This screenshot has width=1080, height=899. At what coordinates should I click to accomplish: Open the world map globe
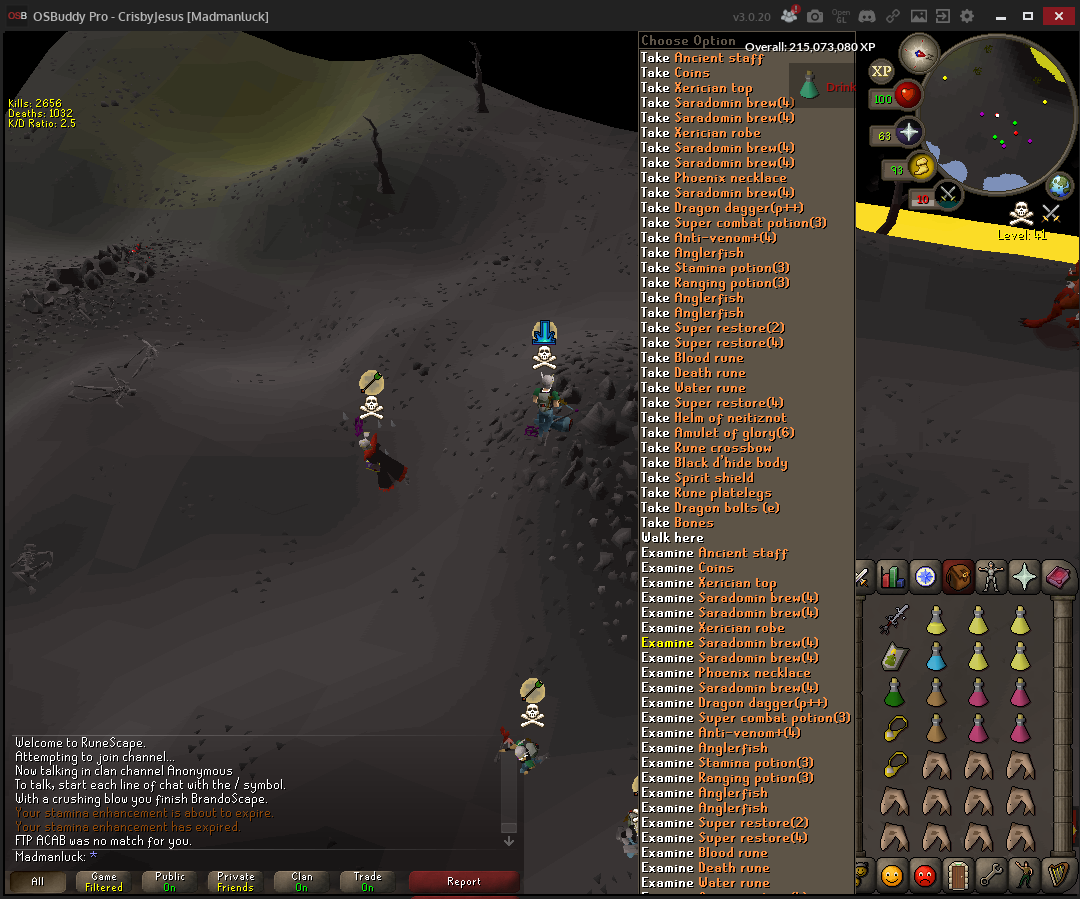tap(1059, 186)
